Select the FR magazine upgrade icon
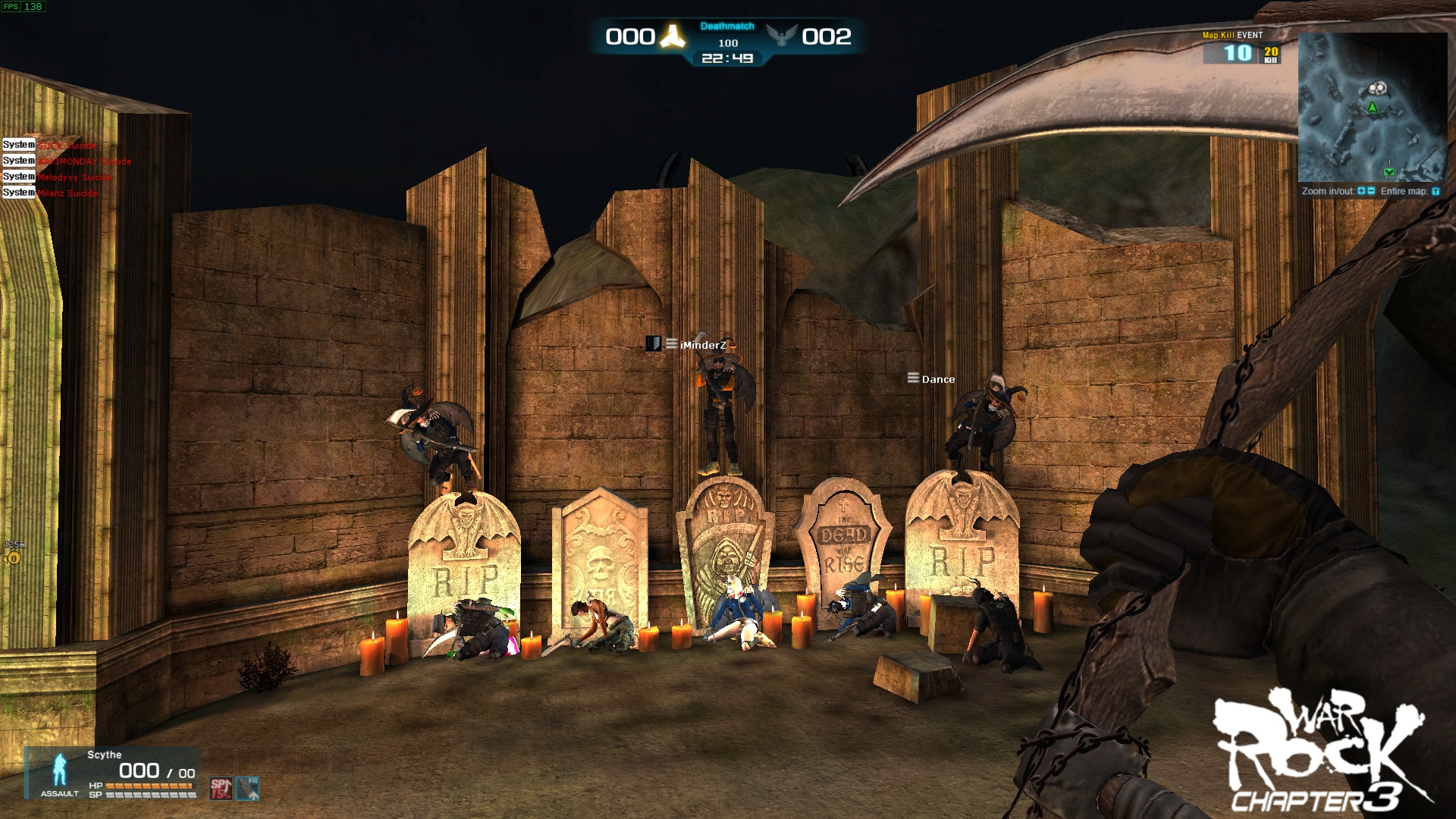Screen dimensions: 1456x819 point(248,789)
